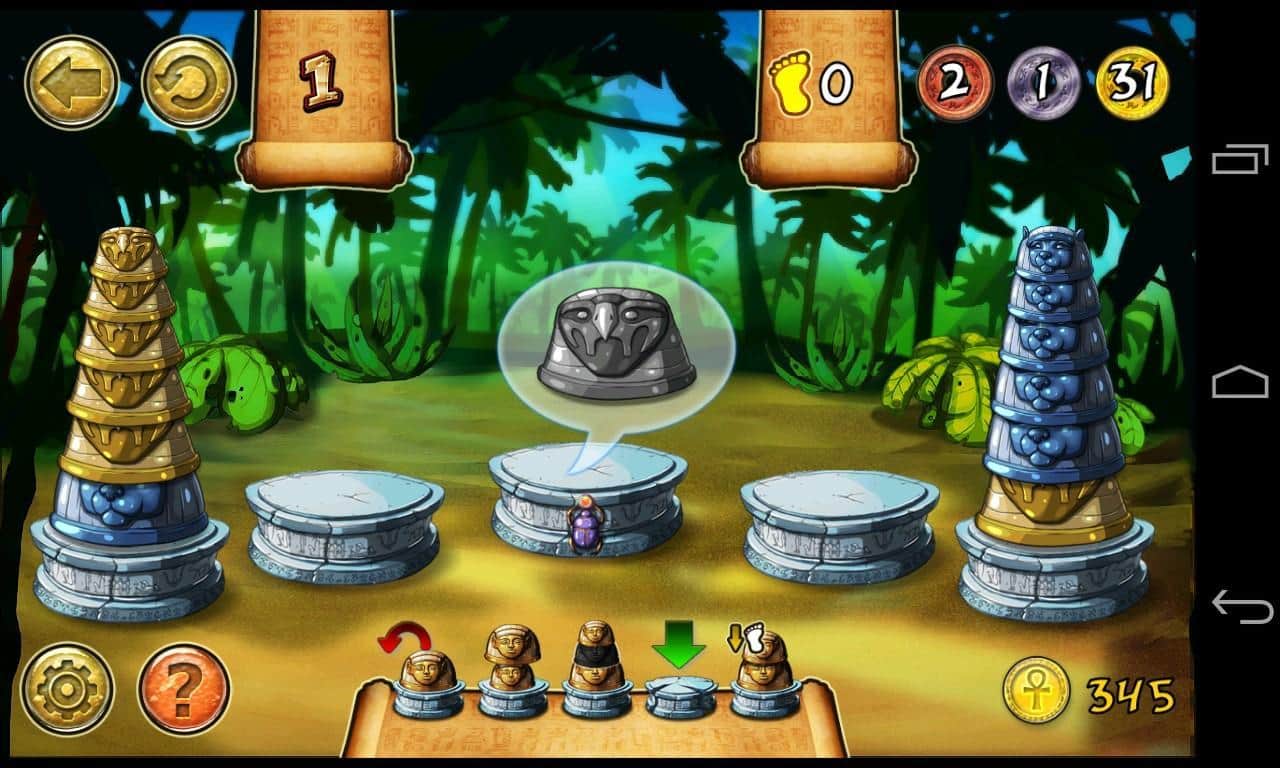Screen dimensions: 1280x768
Task: Tap the Android home button
Action: (1240, 383)
